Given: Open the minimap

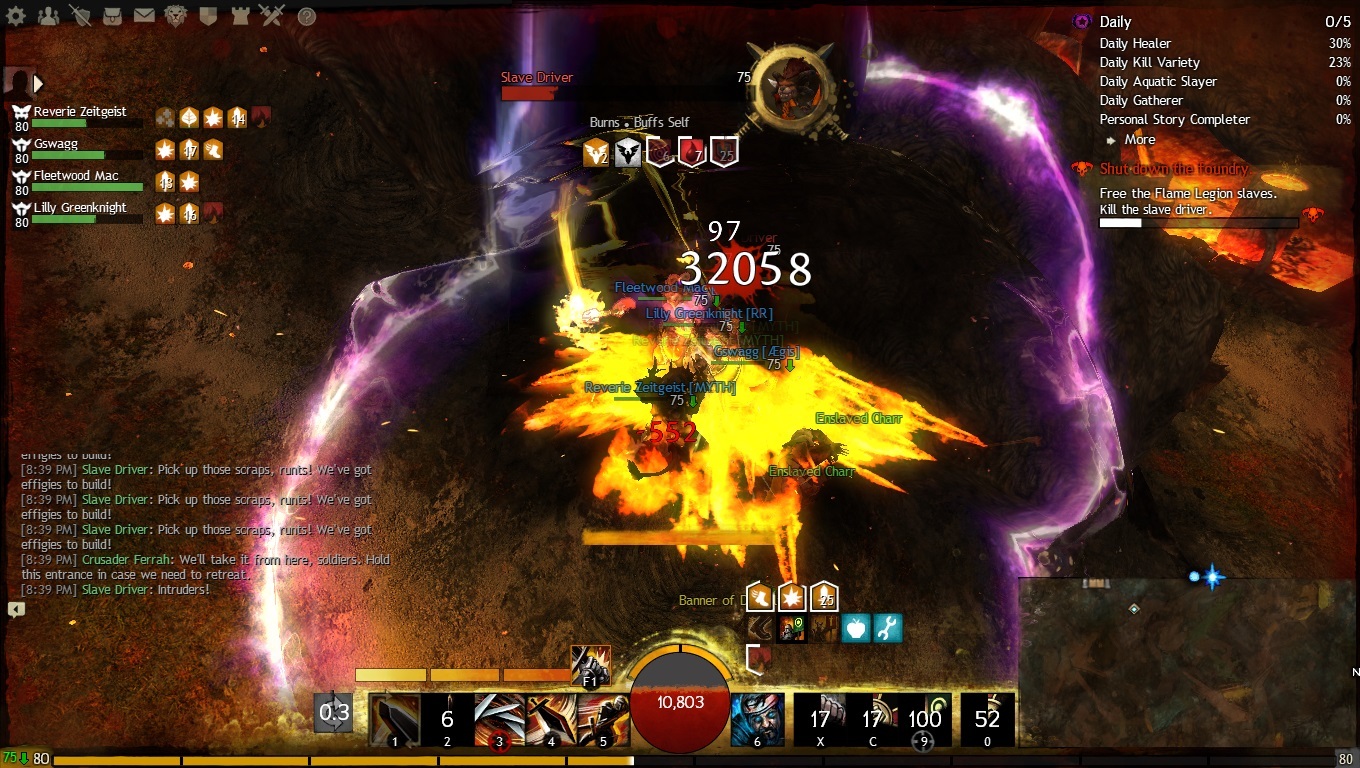Looking at the screenshot, I should [x=1185, y=660].
